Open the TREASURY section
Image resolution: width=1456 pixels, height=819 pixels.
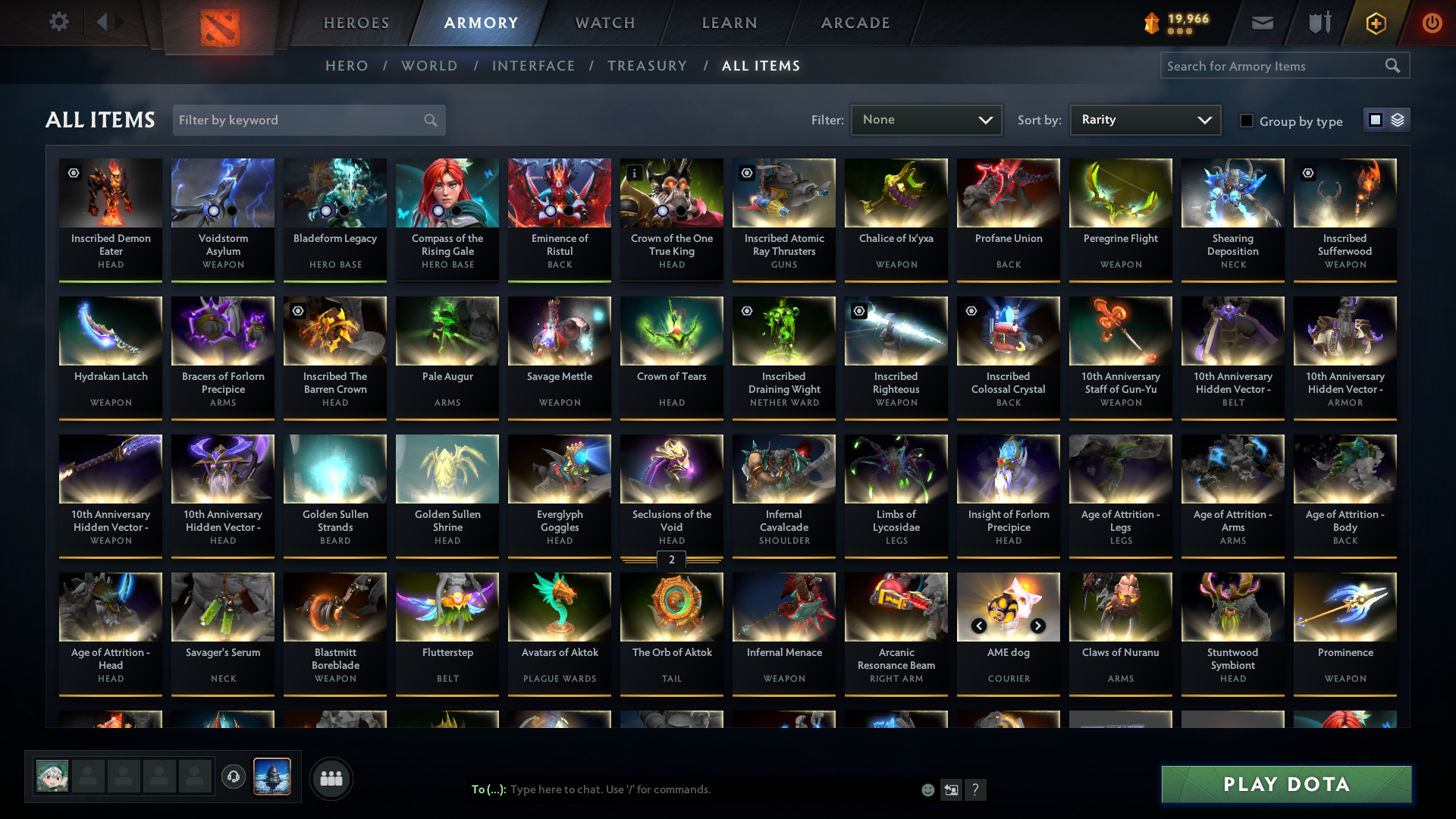click(x=647, y=66)
